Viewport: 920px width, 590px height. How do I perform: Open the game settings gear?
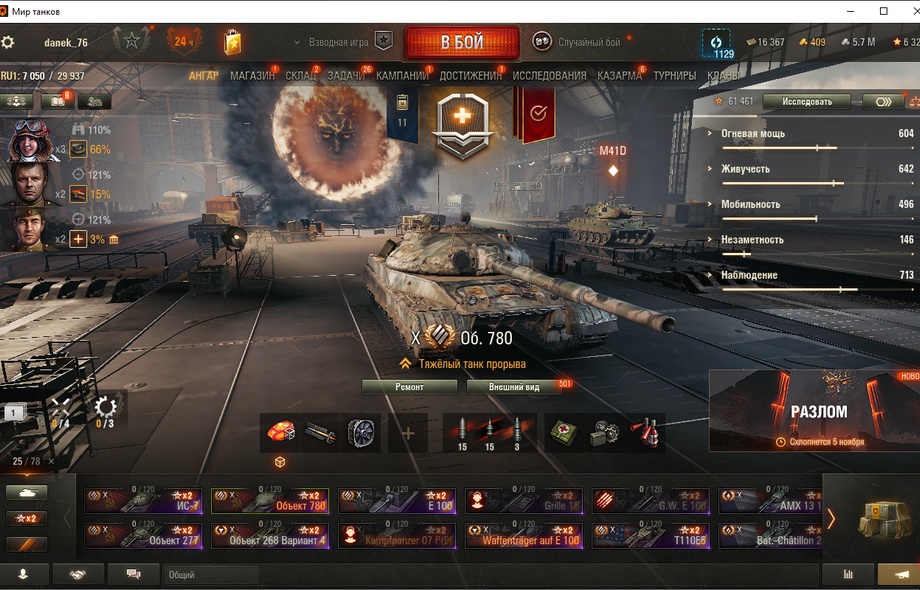pos(8,42)
